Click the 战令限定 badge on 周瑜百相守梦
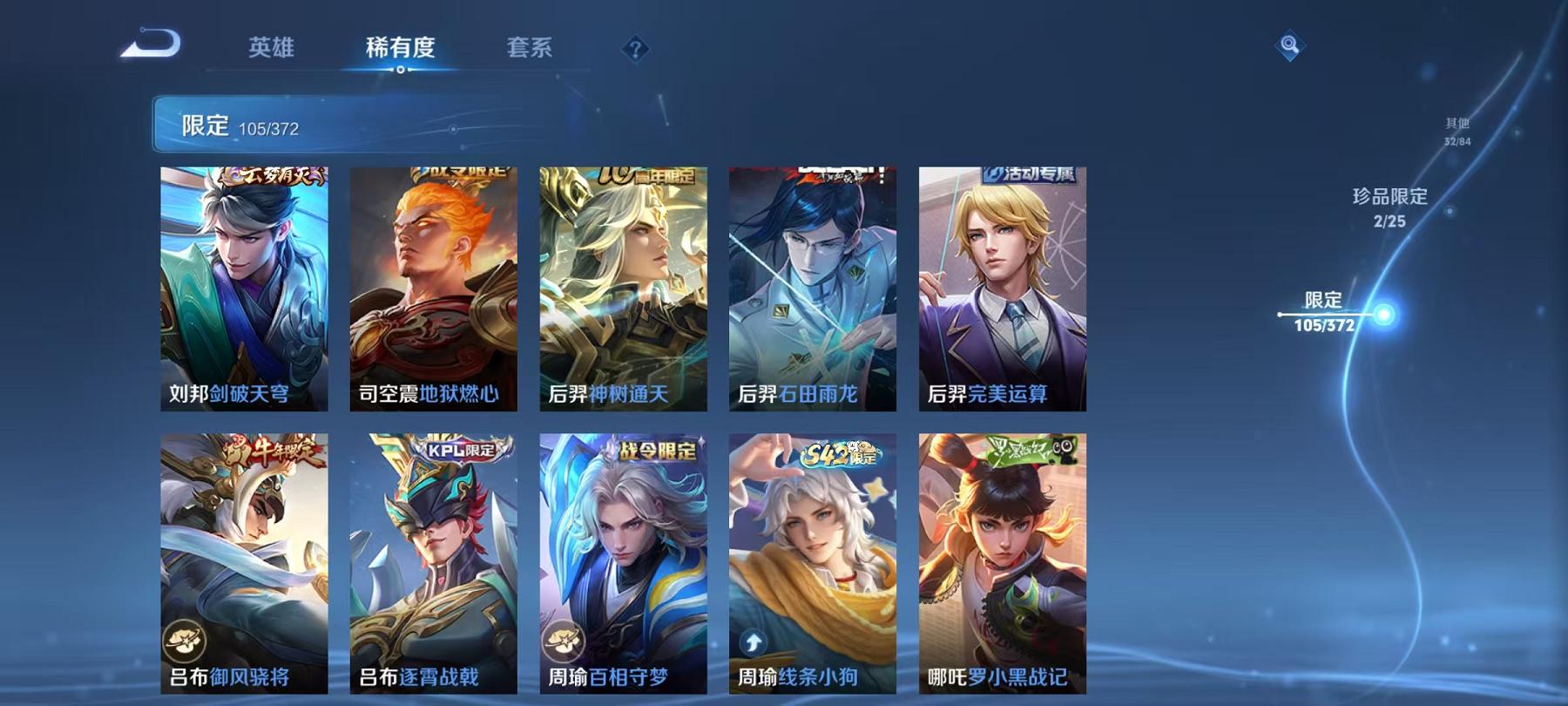 tap(659, 452)
